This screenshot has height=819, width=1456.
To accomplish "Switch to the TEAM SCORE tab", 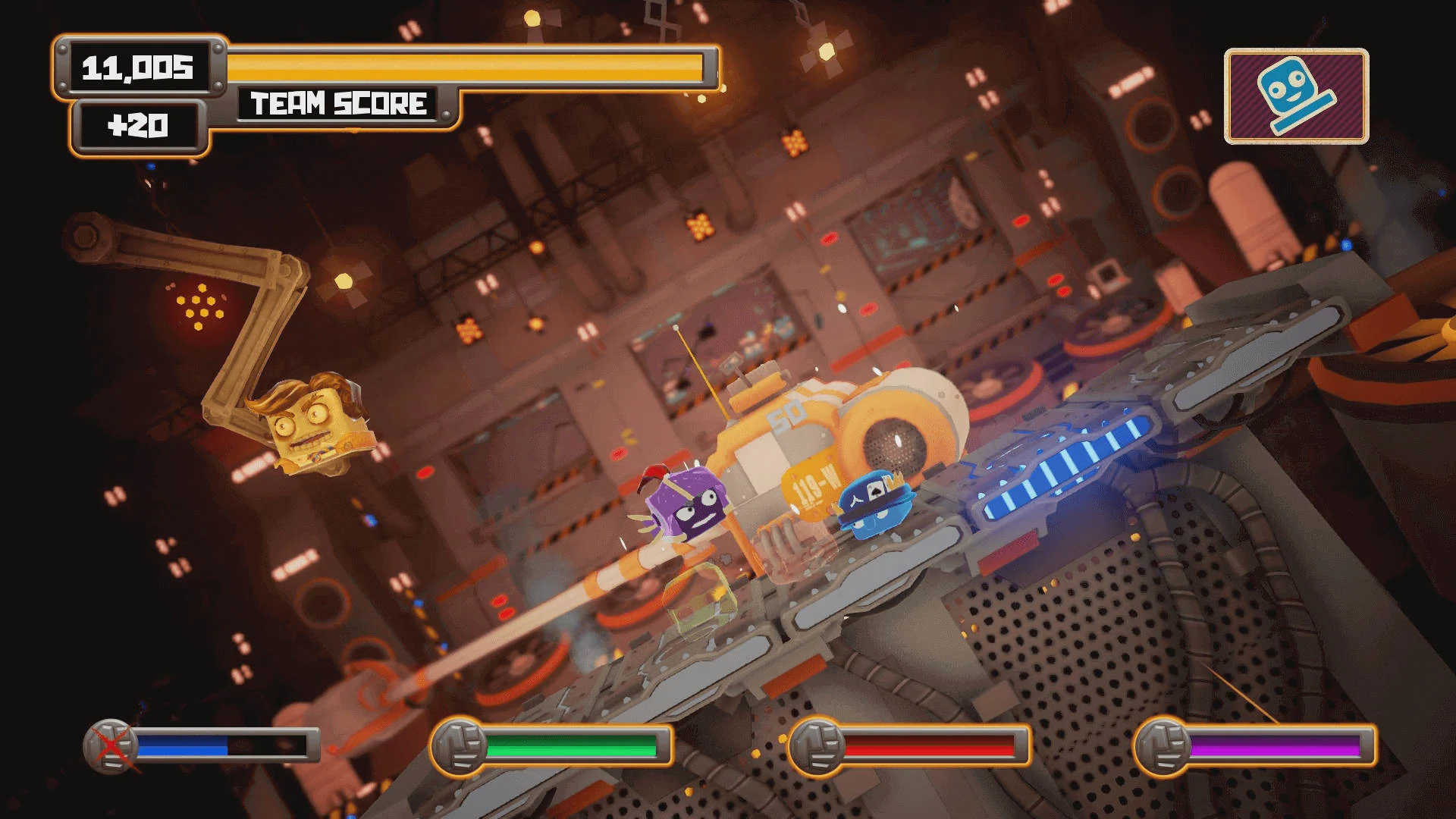I will [339, 104].
